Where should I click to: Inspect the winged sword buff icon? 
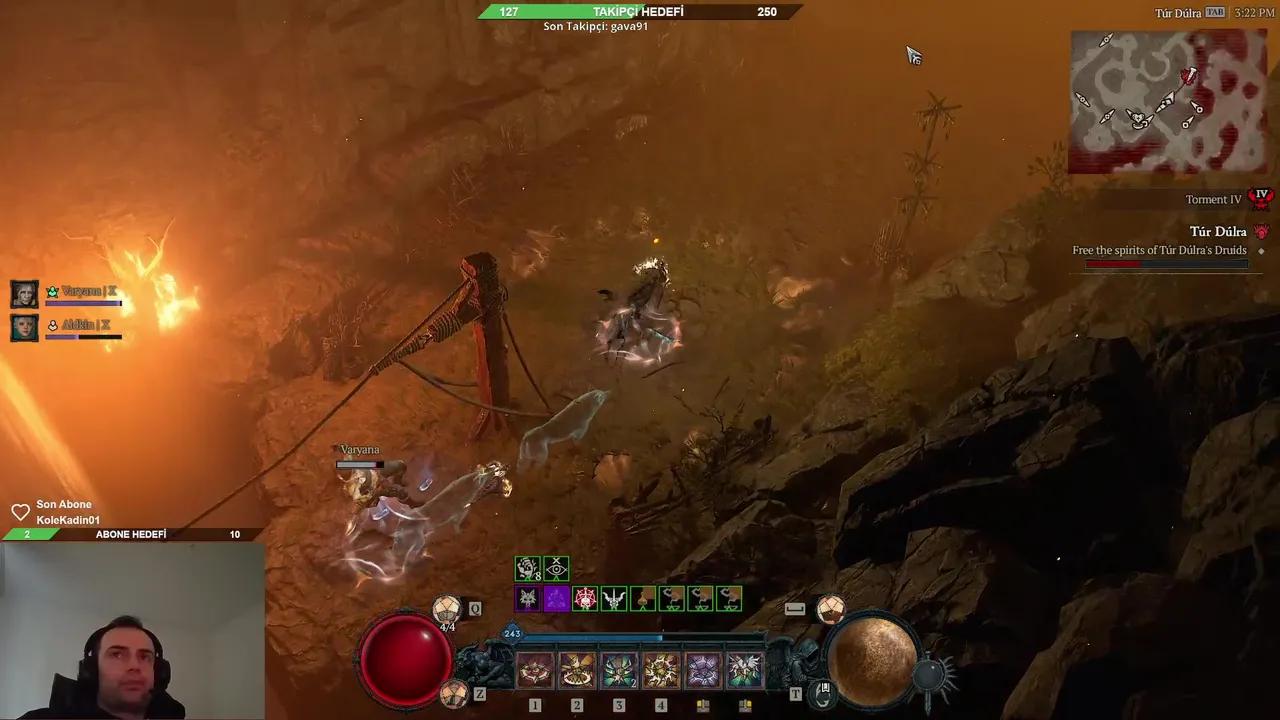[614, 599]
